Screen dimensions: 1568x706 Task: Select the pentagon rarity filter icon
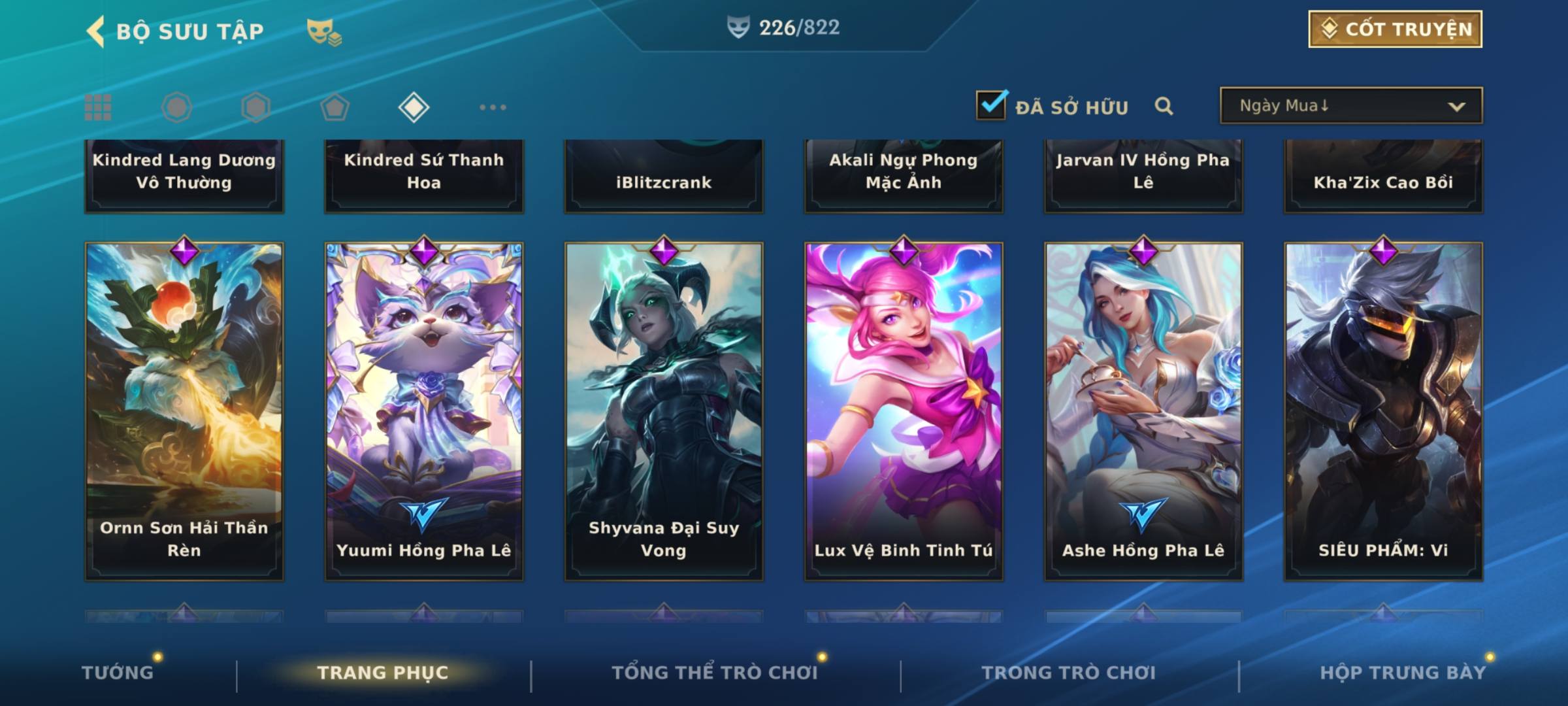point(335,107)
